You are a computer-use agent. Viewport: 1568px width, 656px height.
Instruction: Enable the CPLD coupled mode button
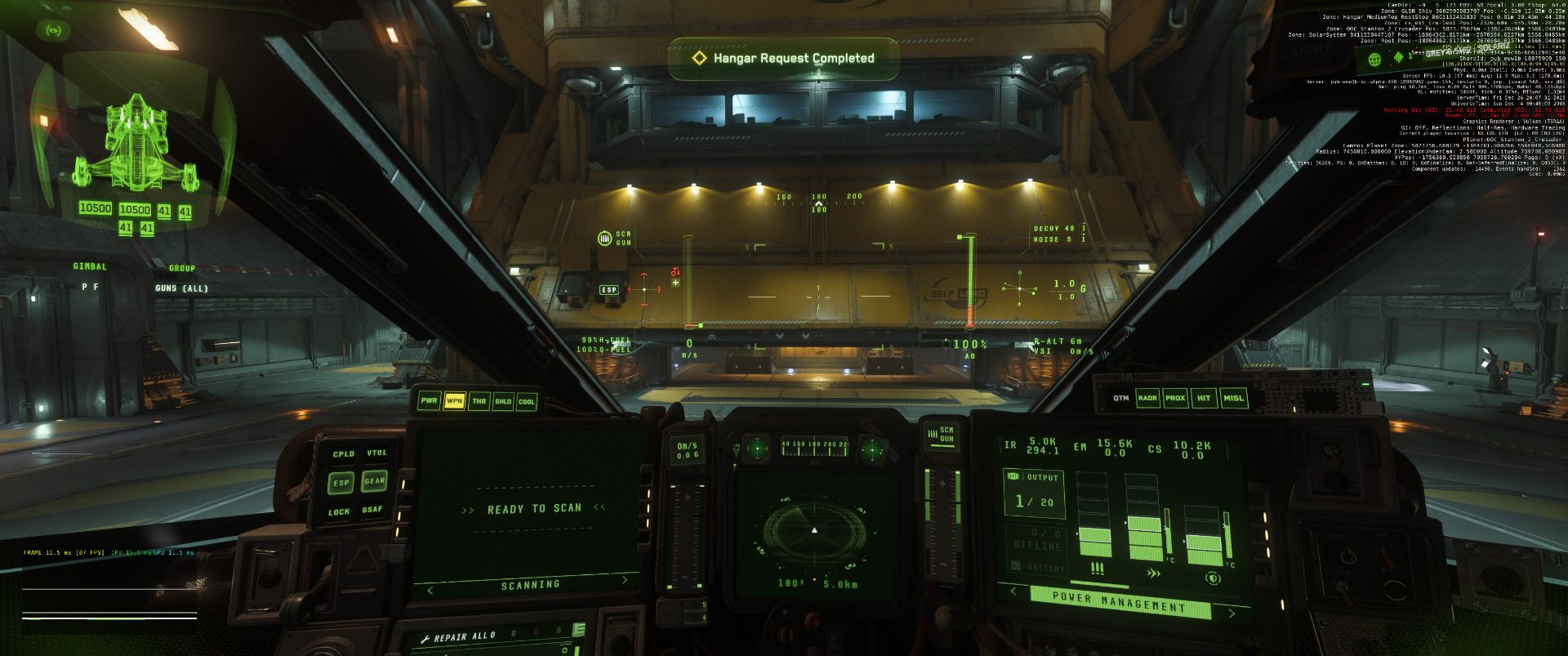pos(343,454)
